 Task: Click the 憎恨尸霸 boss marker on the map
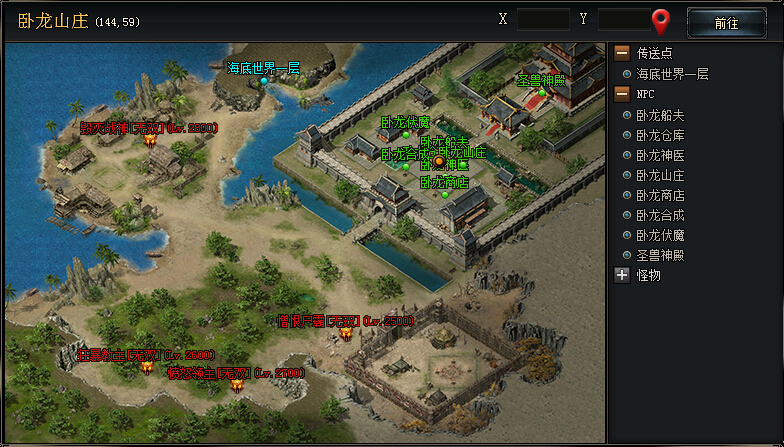[346, 333]
